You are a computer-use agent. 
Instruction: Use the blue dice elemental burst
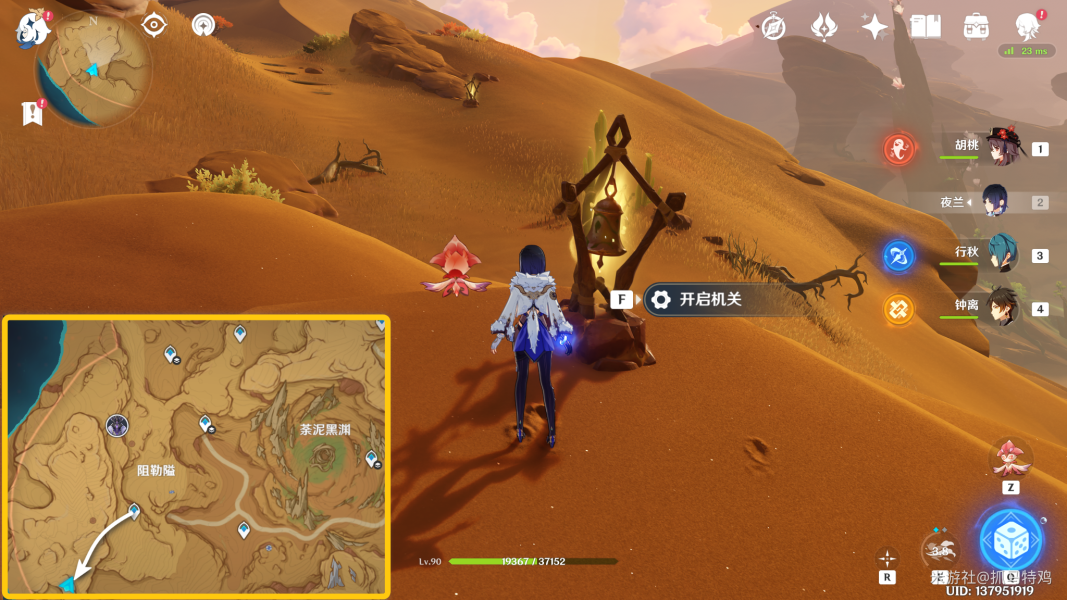[1010, 541]
